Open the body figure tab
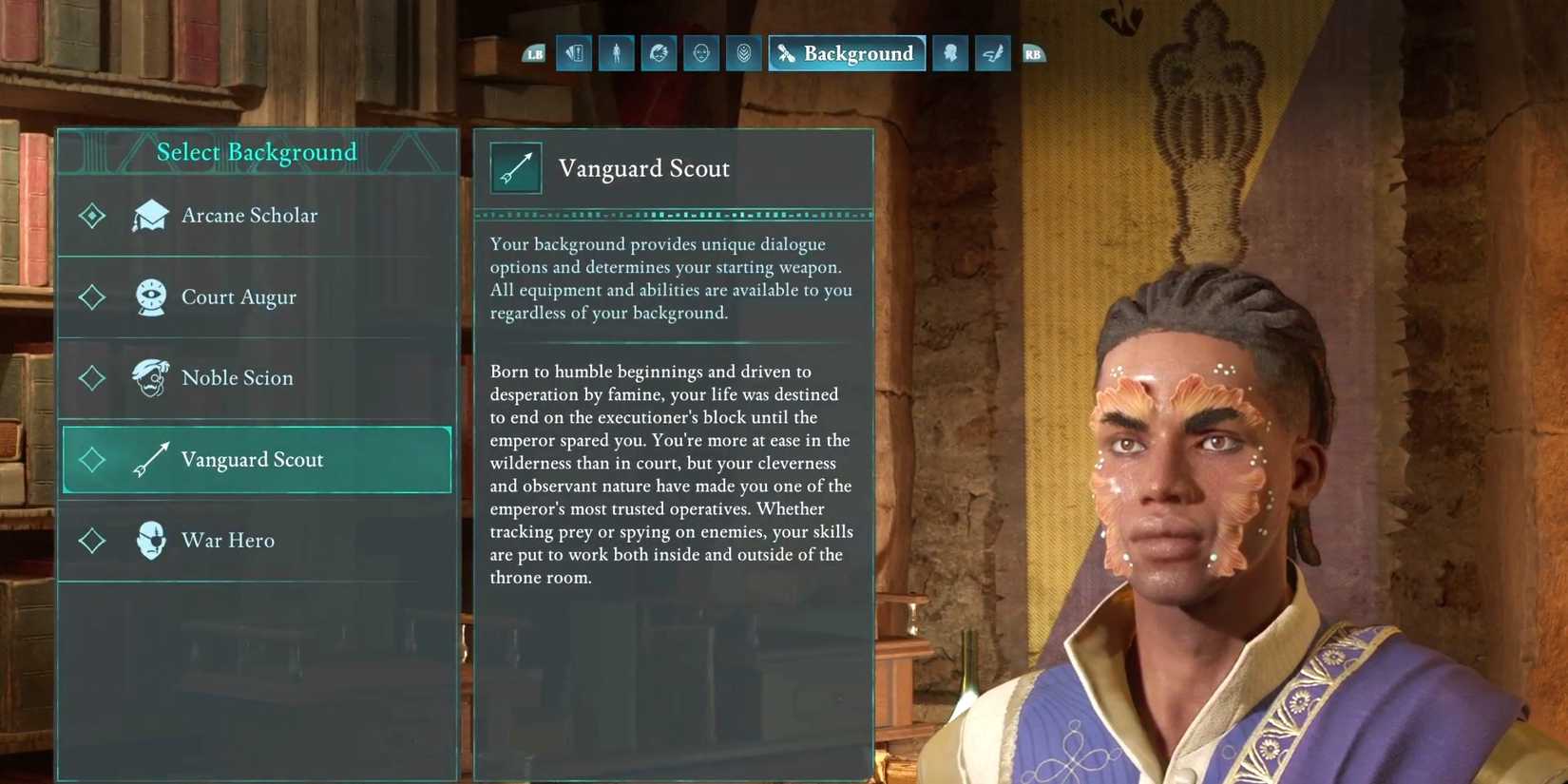The image size is (1568, 784). (617, 54)
